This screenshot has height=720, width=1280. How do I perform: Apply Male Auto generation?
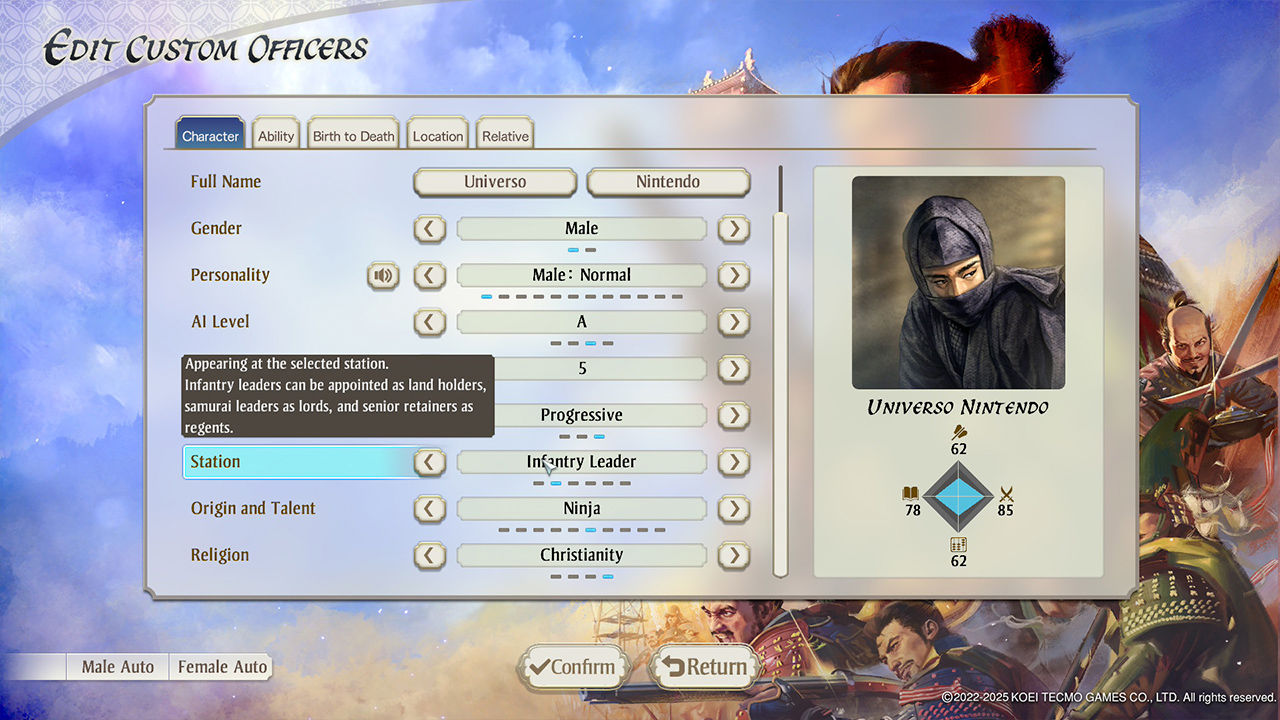pos(118,667)
